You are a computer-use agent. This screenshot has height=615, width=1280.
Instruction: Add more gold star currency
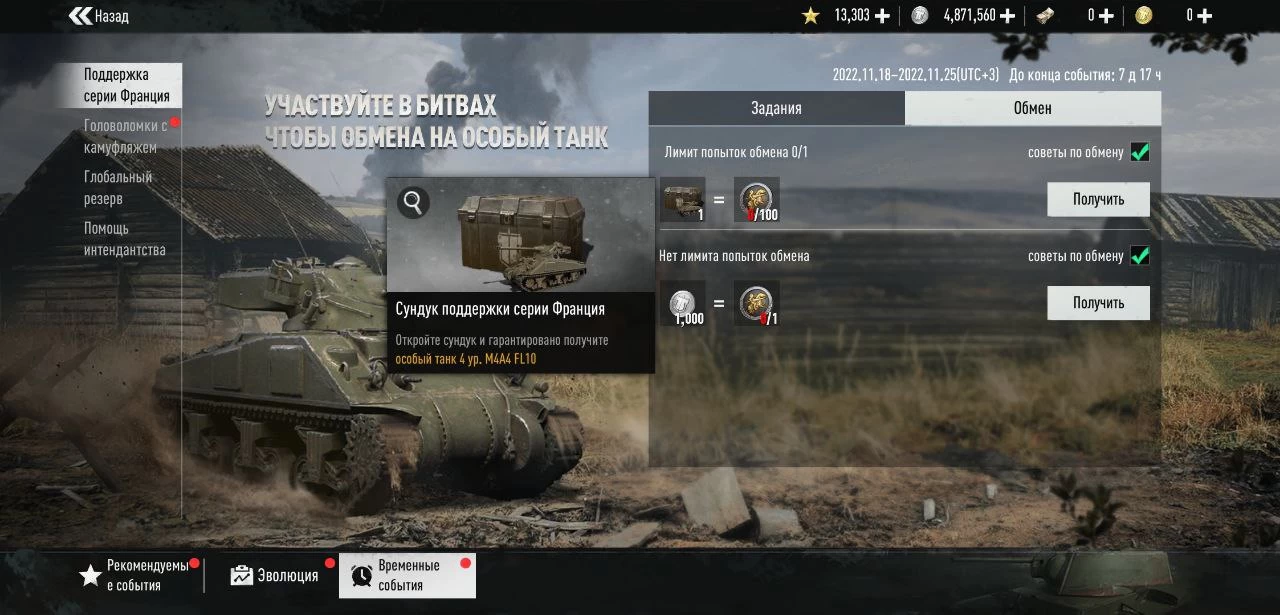click(x=882, y=16)
